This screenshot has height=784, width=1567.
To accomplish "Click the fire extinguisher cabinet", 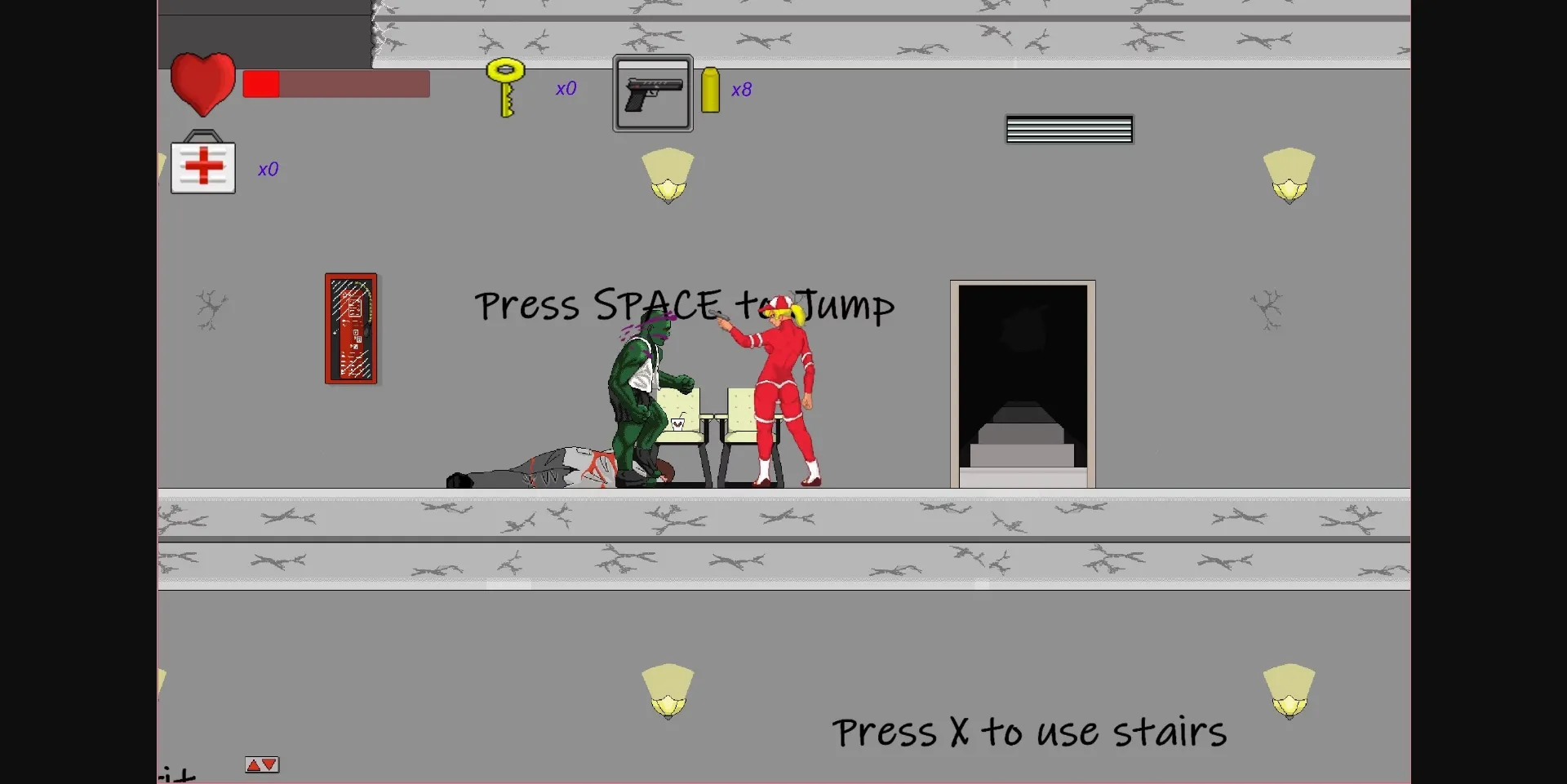I will coord(351,330).
